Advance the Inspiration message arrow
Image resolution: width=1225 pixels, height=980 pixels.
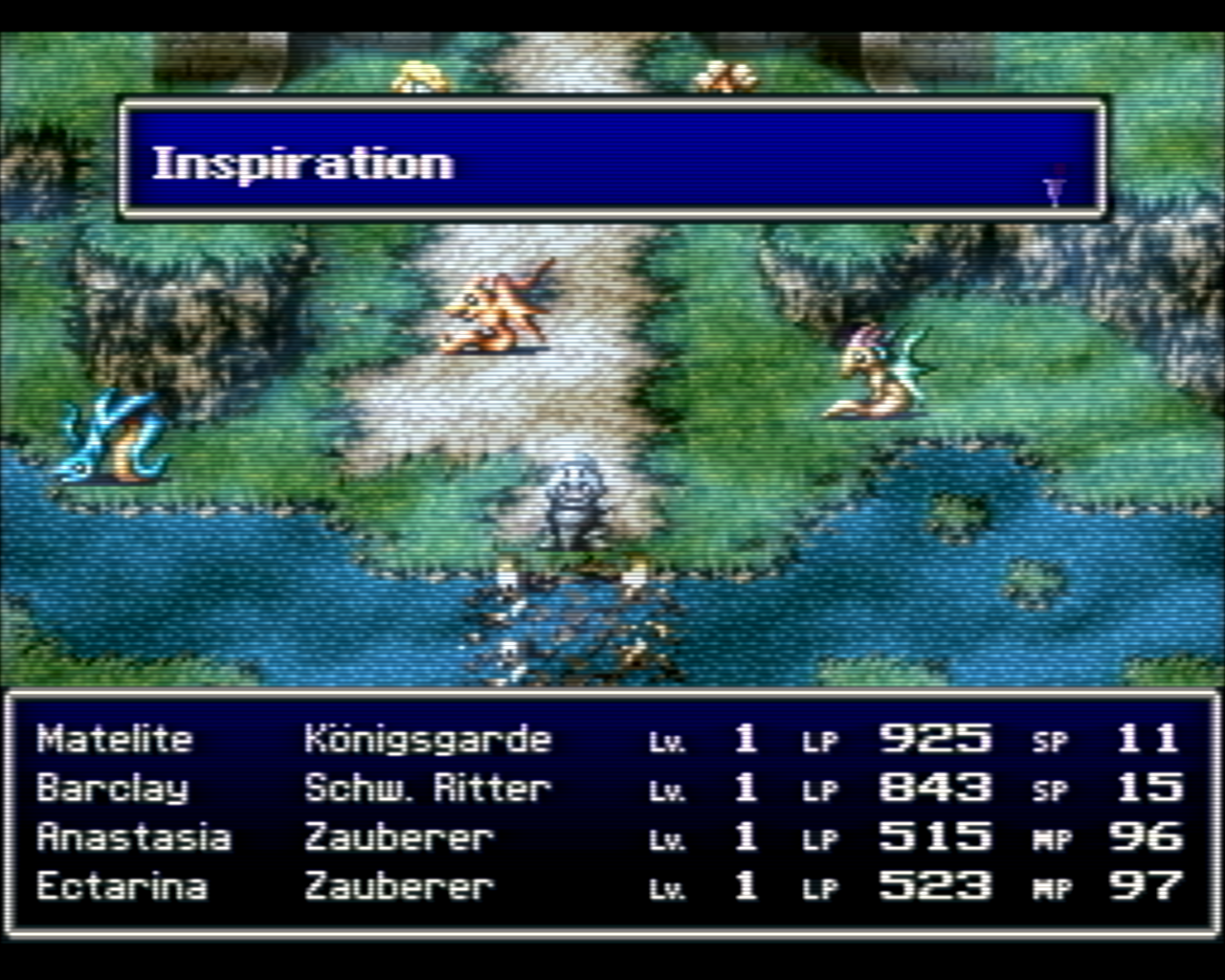click(1055, 188)
